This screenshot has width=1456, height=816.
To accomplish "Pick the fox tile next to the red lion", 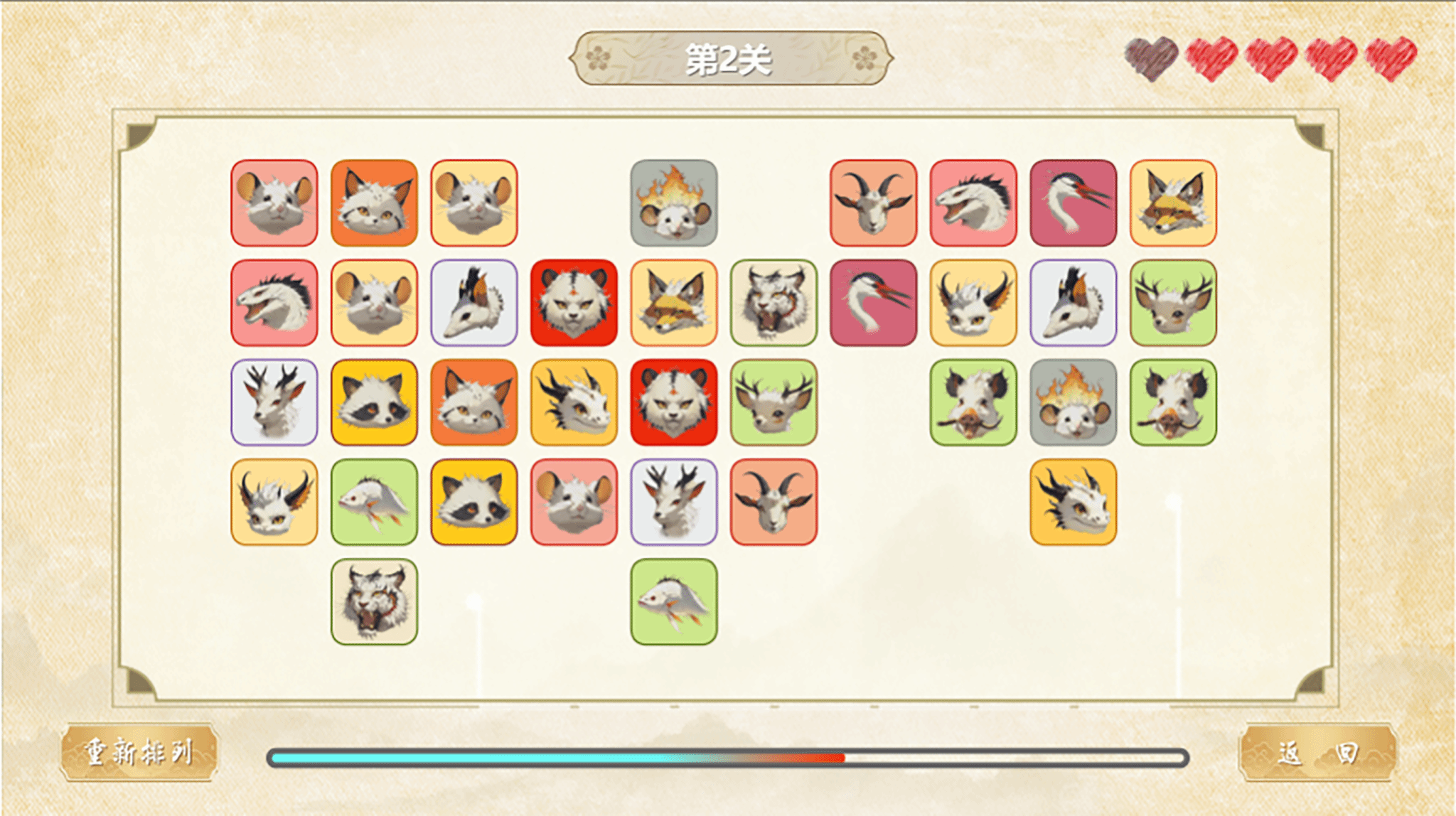I will pyautogui.click(x=673, y=303).
